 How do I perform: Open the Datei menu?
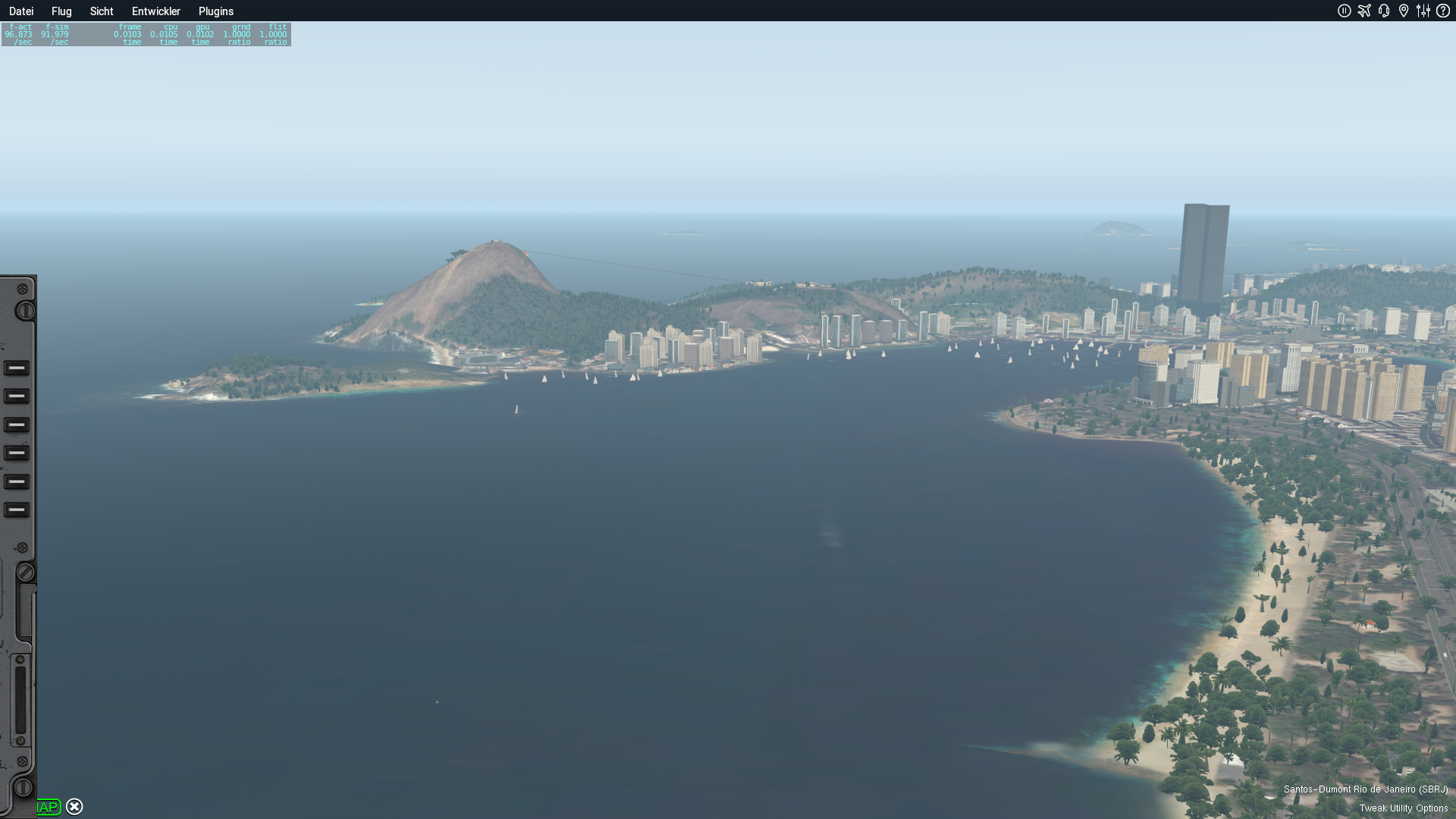(21, 11)
